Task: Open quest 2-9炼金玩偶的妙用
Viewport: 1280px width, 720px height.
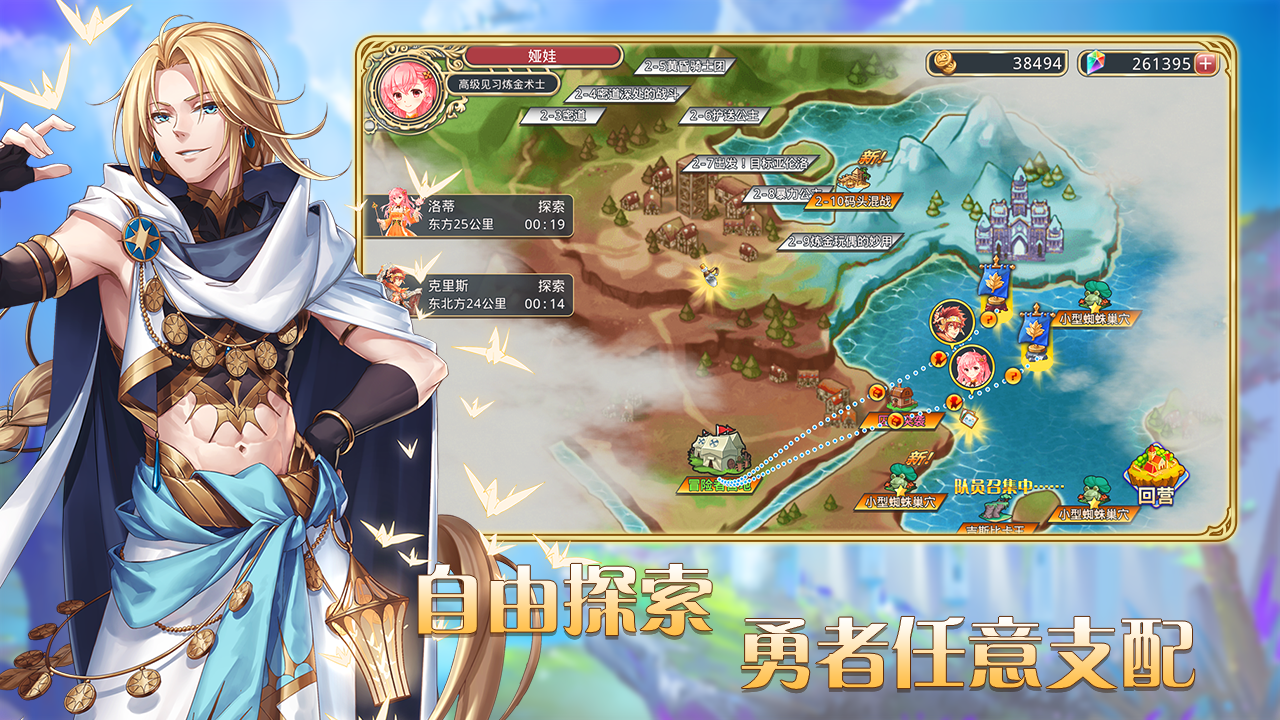Action: (x=840, y=243)
